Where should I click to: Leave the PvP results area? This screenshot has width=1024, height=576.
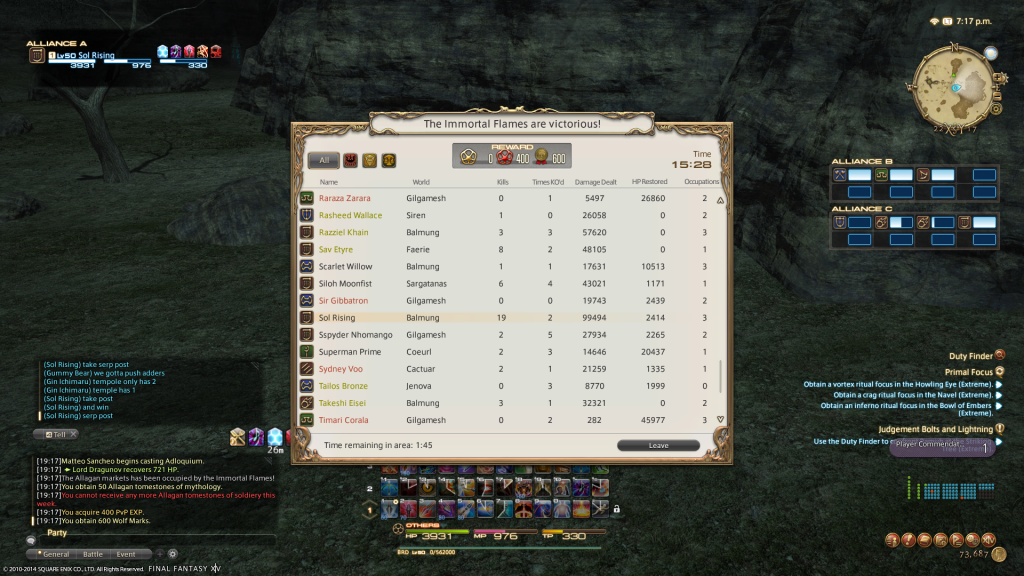click(658, 445)
